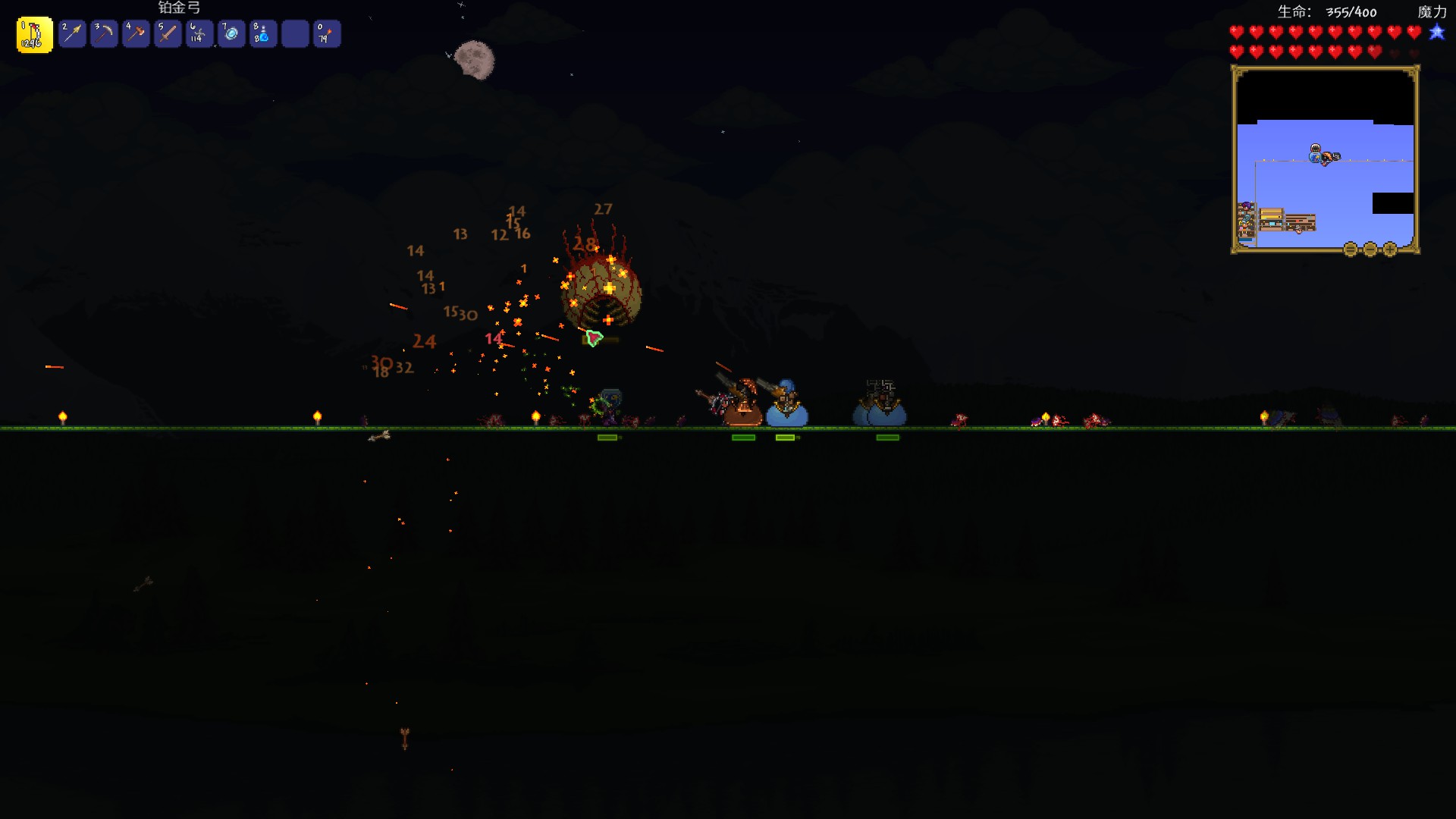Select the magic mirror in slot 7

[231, 34]
